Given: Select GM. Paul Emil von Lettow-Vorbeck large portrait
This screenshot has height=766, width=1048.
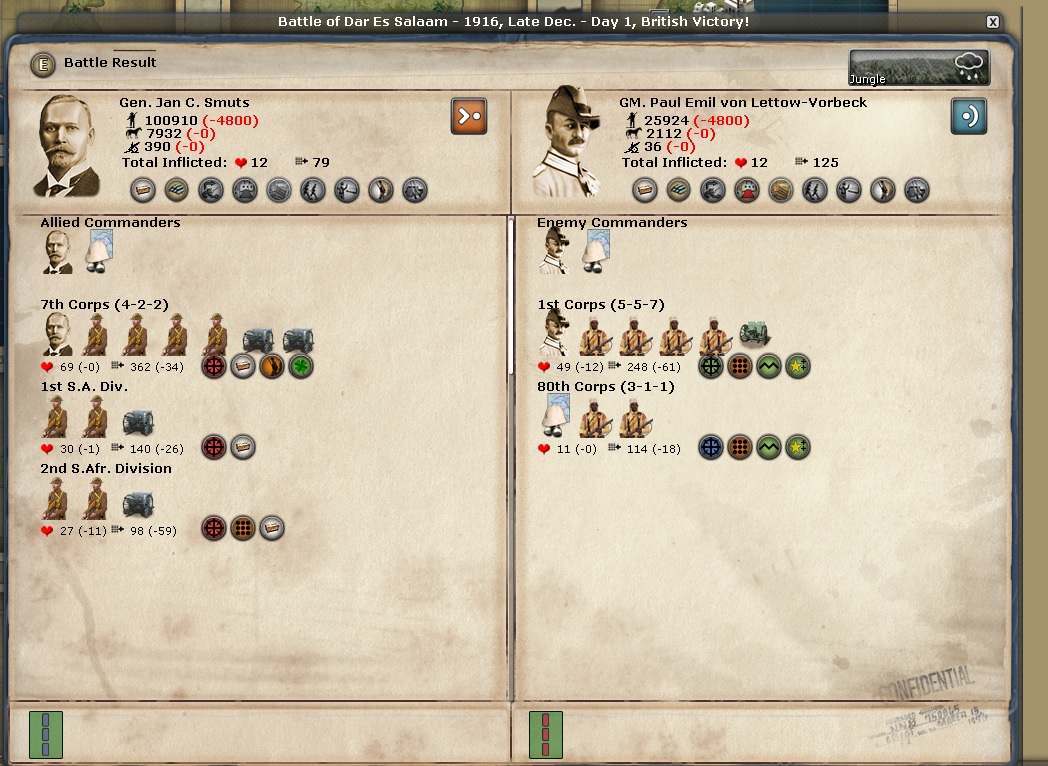Looking at the screenshot, I should [x=568, y=141].
